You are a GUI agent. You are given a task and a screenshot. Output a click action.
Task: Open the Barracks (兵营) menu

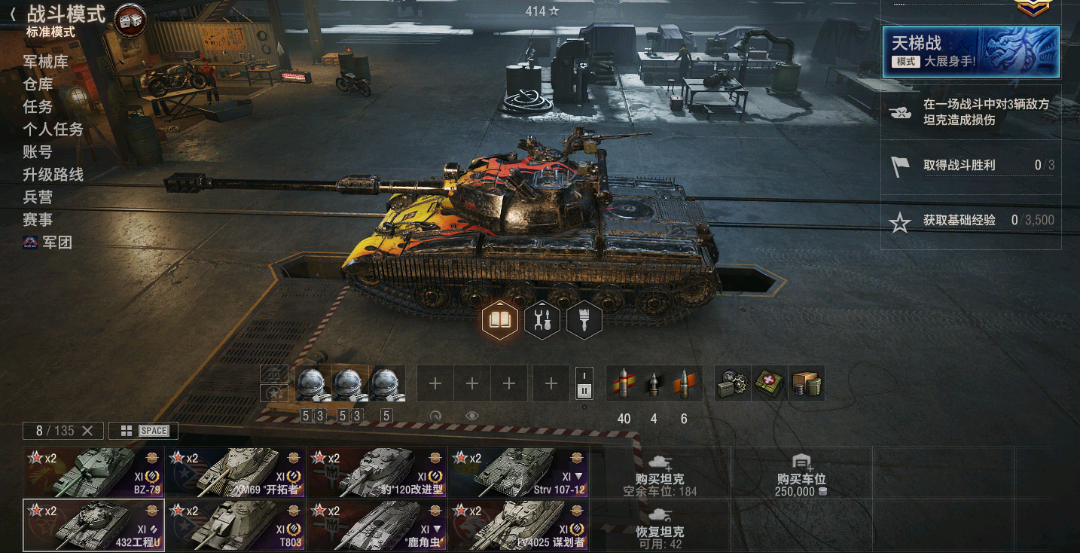pos(38,197)
